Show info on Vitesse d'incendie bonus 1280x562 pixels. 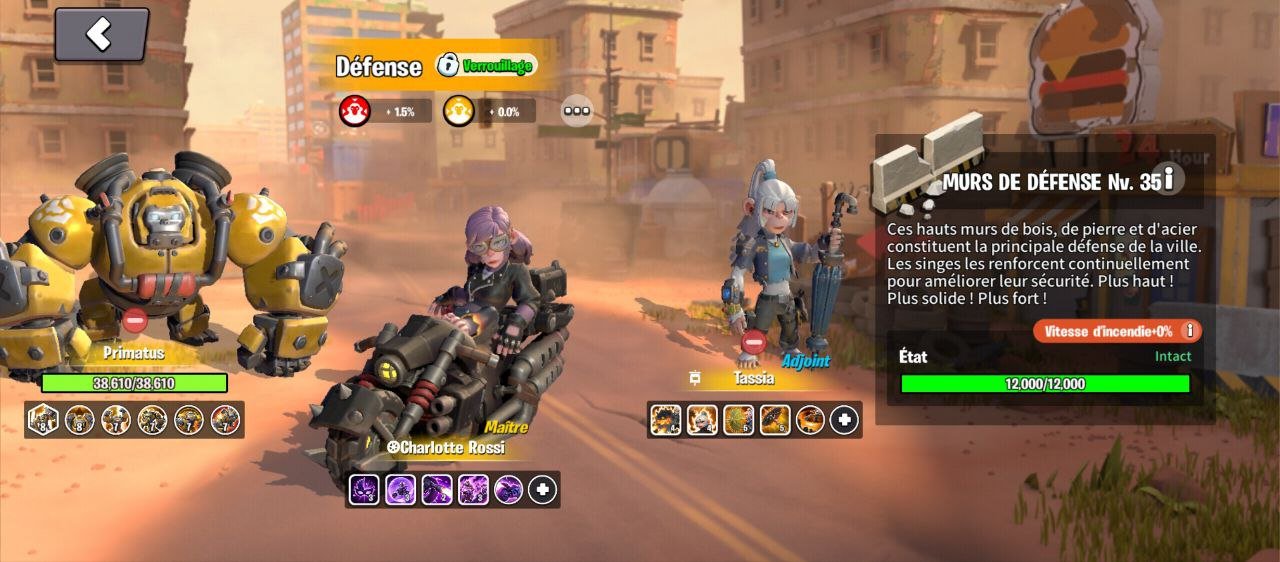[1189, 331]
